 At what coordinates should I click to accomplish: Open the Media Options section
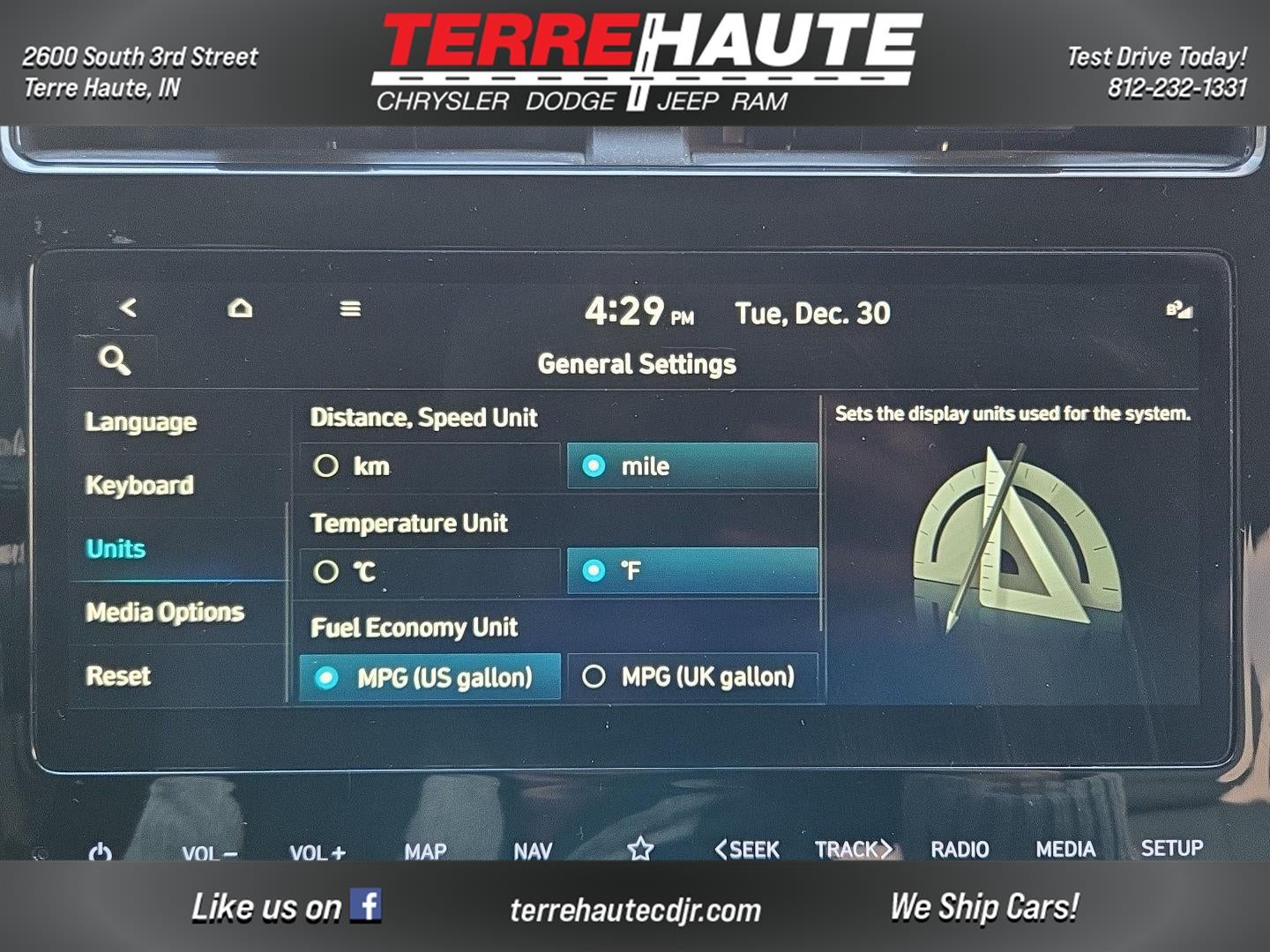point(163,612)
